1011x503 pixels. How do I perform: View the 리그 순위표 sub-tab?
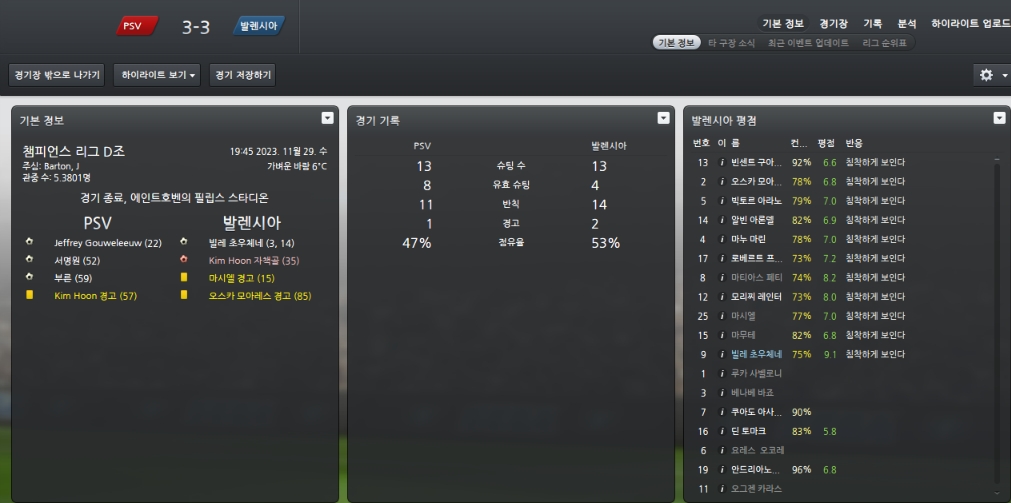[x=885, y=43]
